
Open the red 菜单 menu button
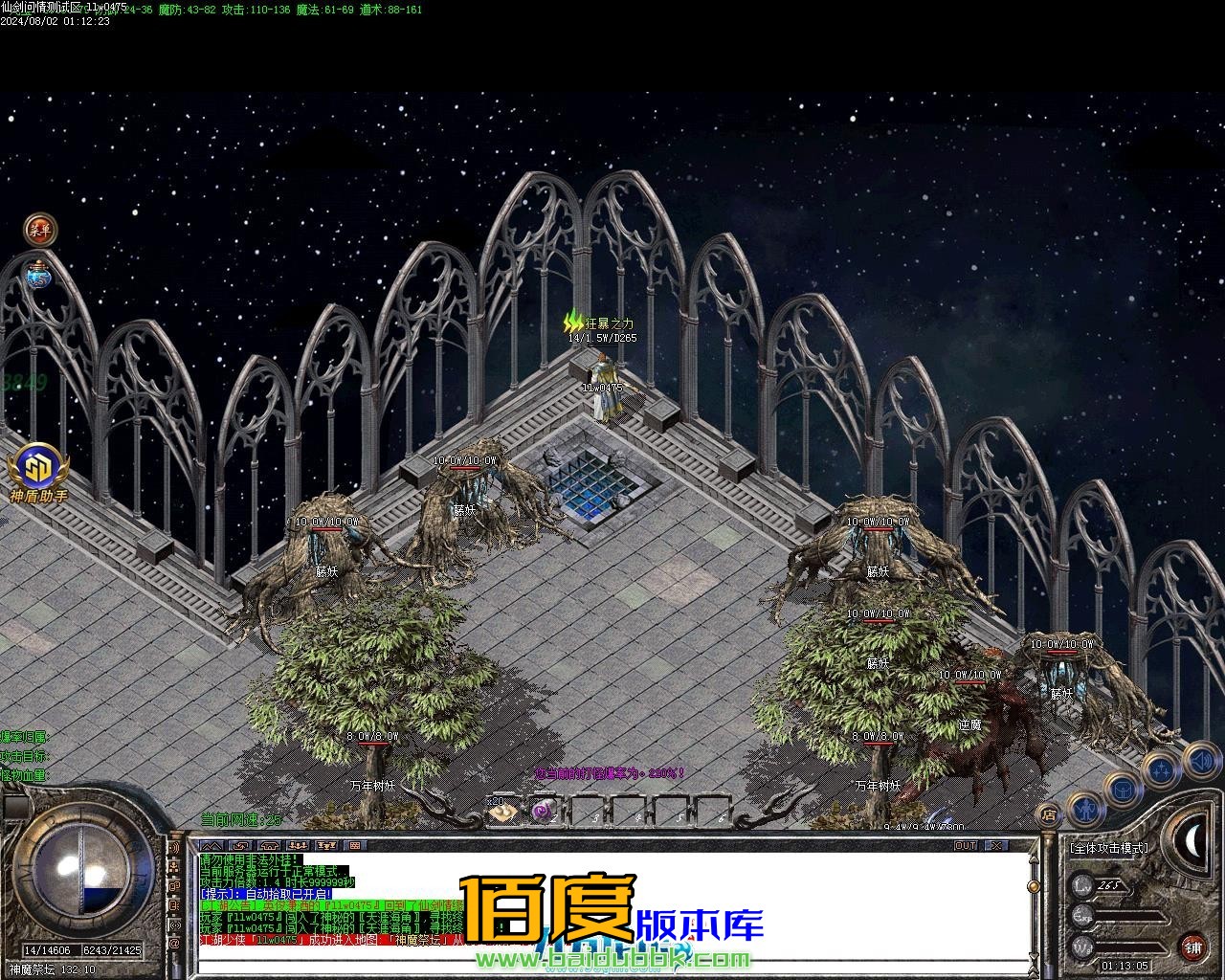[x=40, y=229]
